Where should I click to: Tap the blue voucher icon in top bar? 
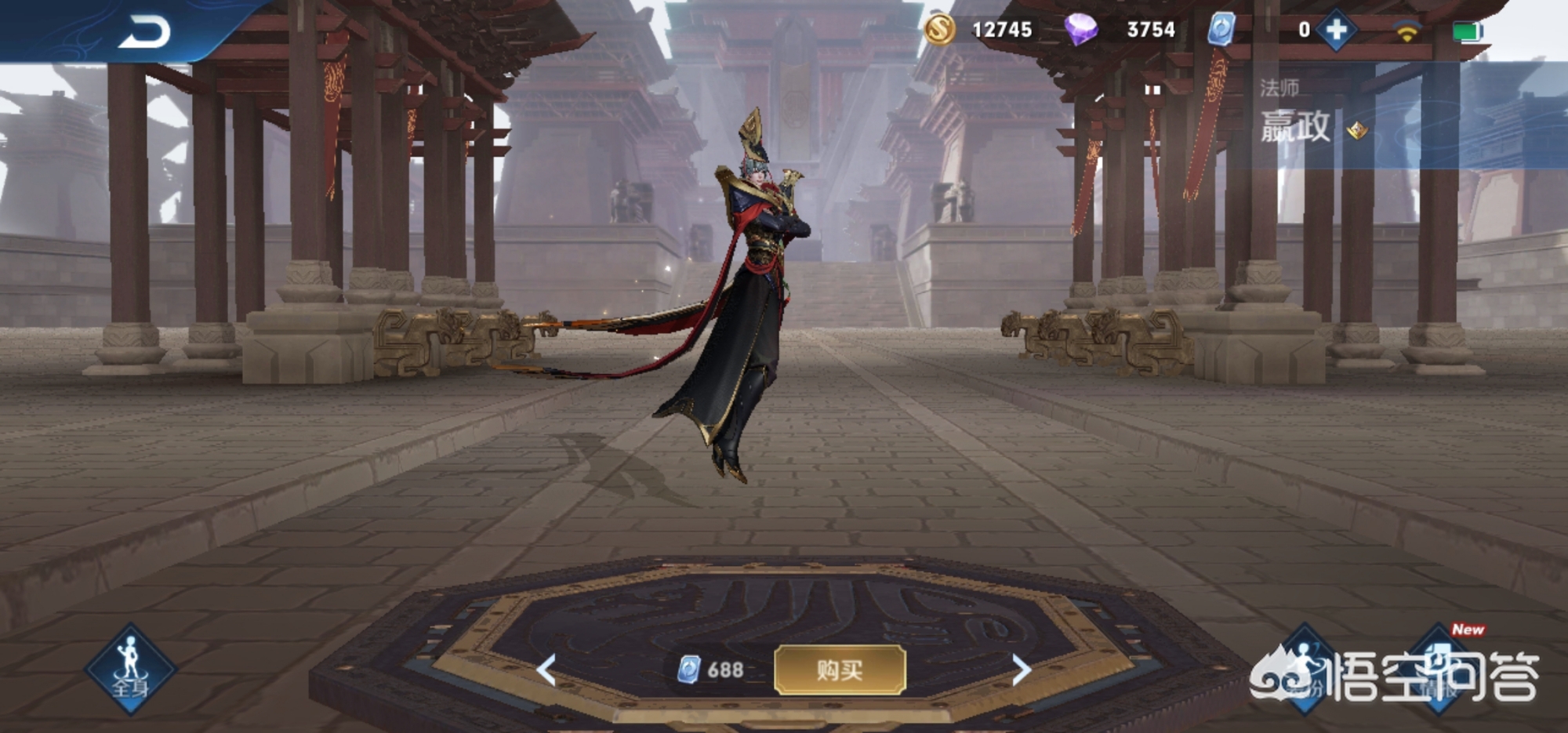(x=1221, y=30)
